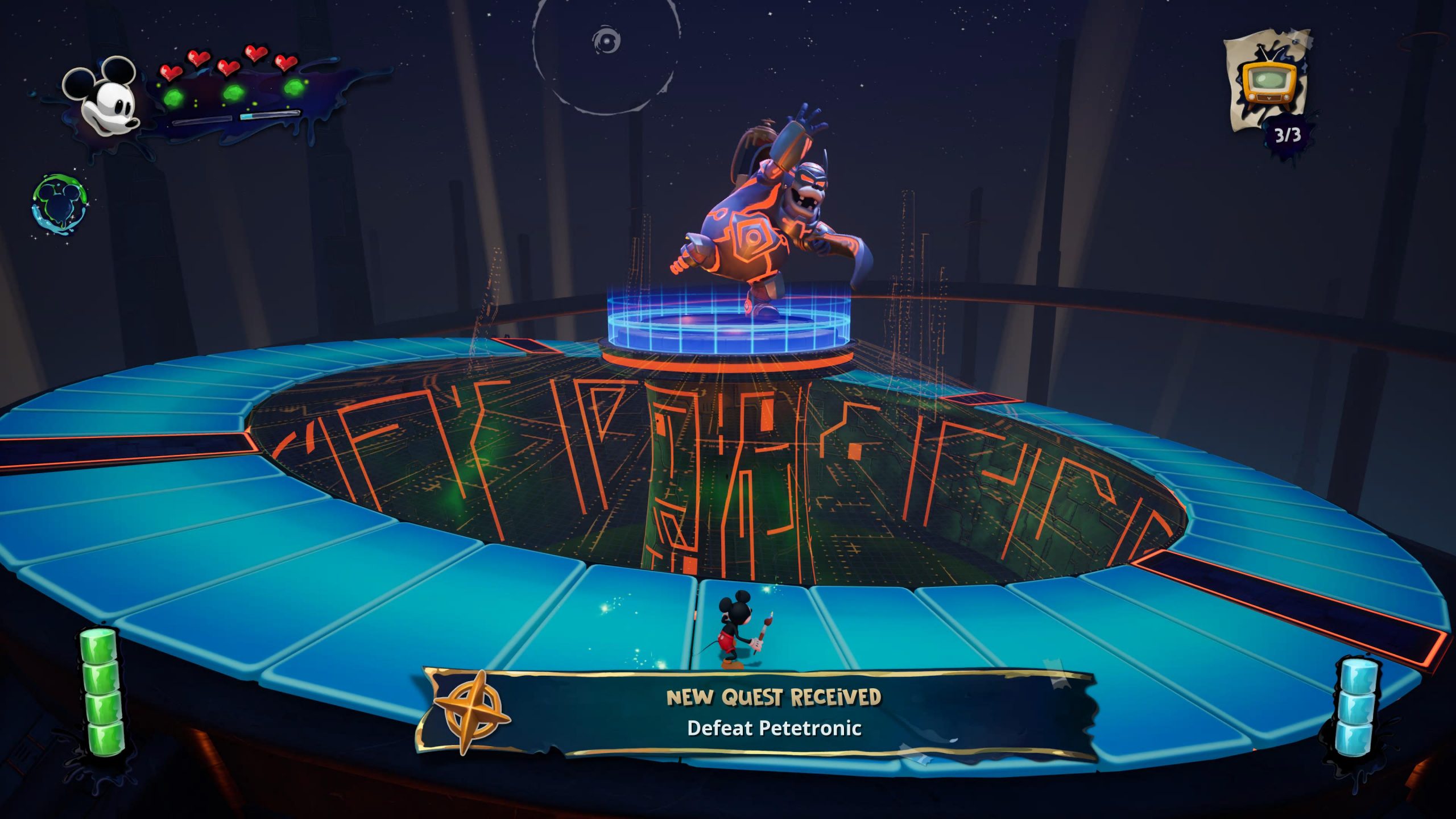Click the golden compass star quest icon
The width and height of the screenshot is (1456, 819).
pos(471,712)
